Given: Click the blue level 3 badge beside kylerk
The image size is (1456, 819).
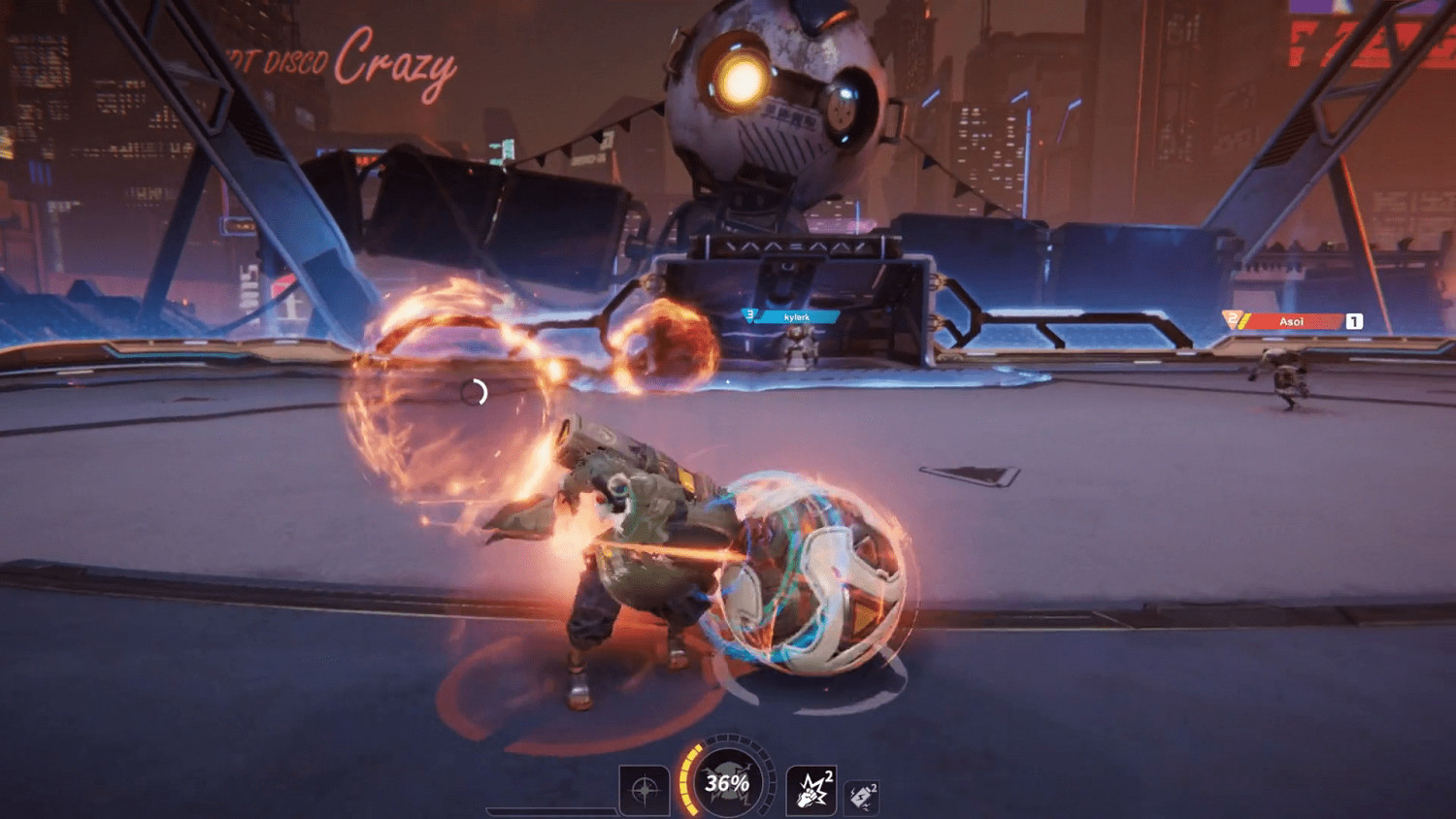Looking at the screenshot, I should [750, 313].
